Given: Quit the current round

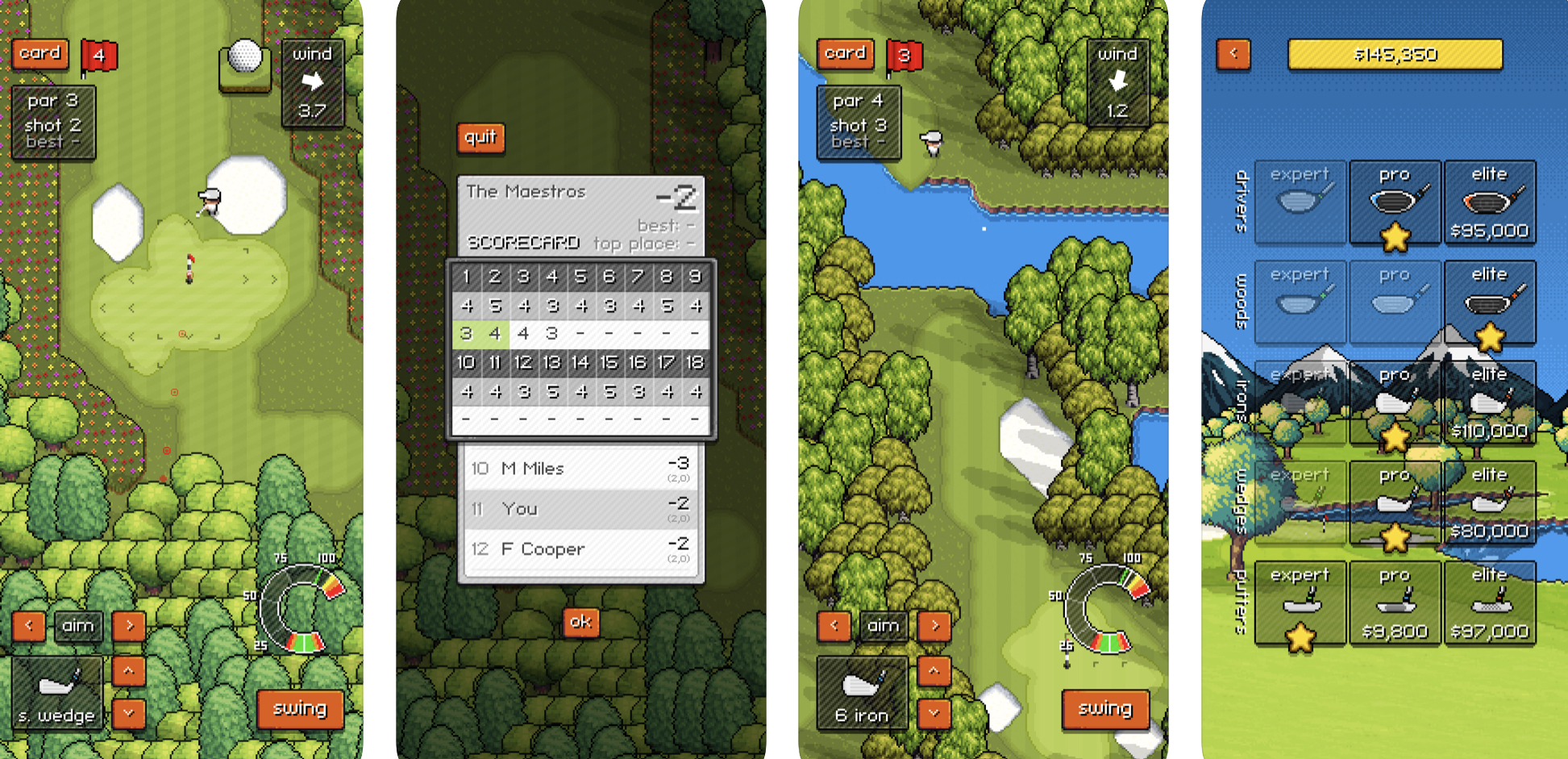Looking at the screenshot, I should [480, 138].
